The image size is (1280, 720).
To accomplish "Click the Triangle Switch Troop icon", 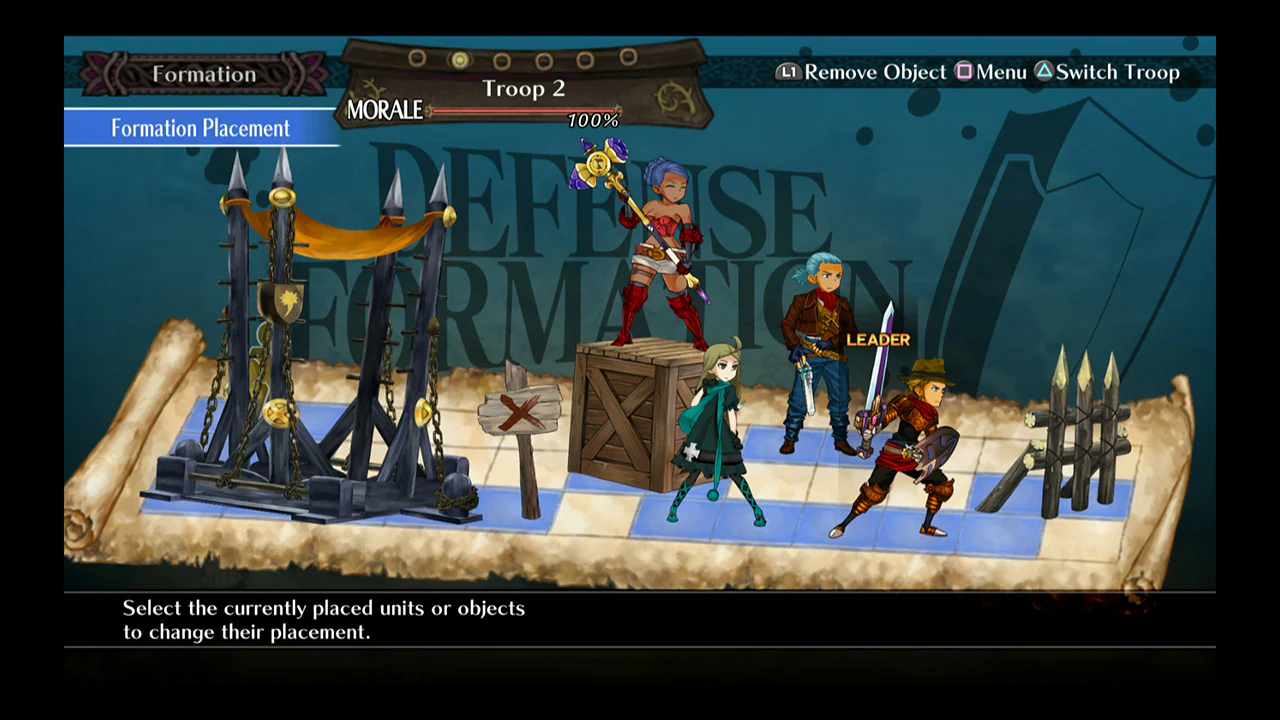I will [x=1046, y=72].
